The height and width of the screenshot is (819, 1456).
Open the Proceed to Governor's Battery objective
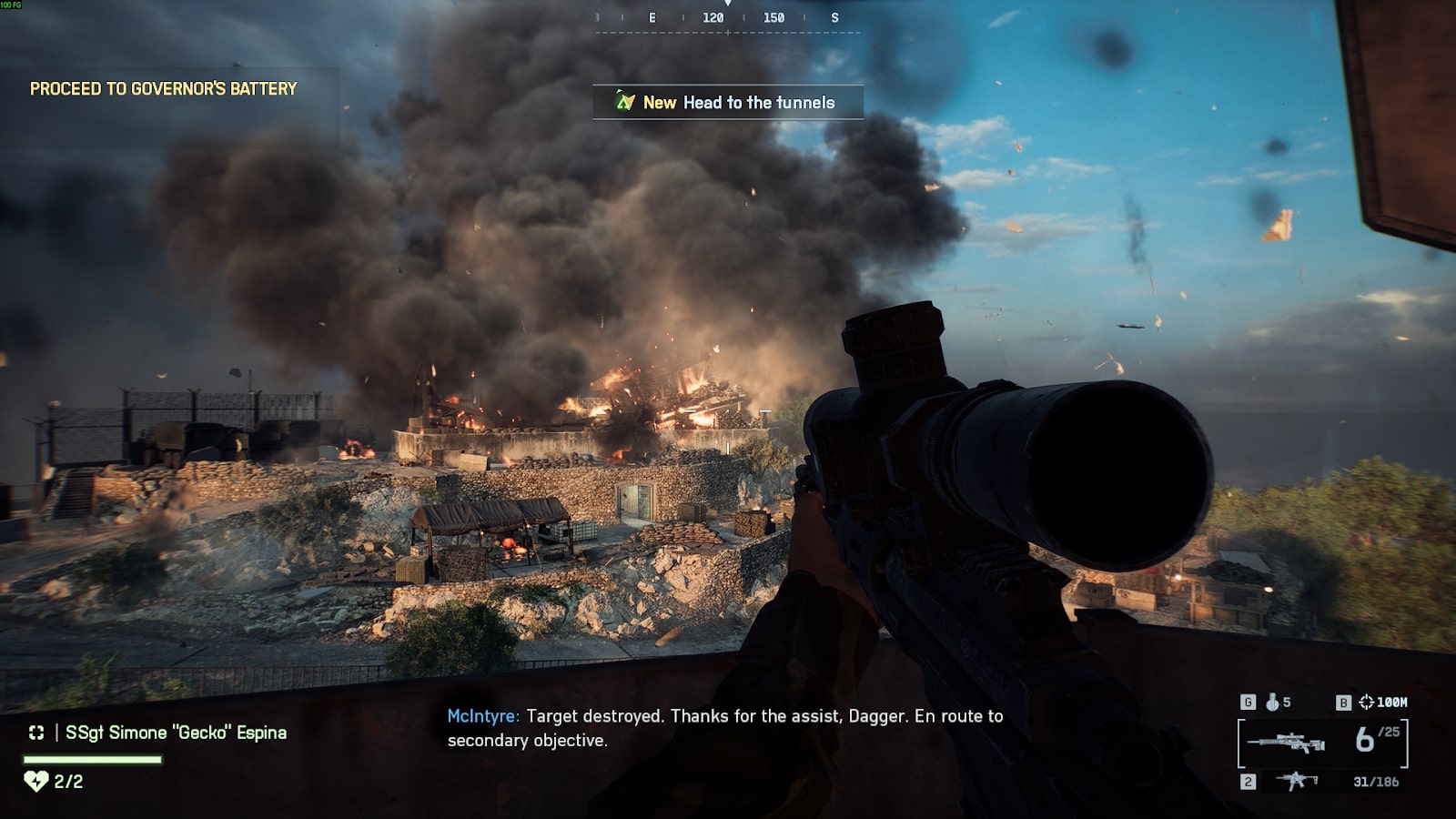pyautogui.click(x=164, y=89)
